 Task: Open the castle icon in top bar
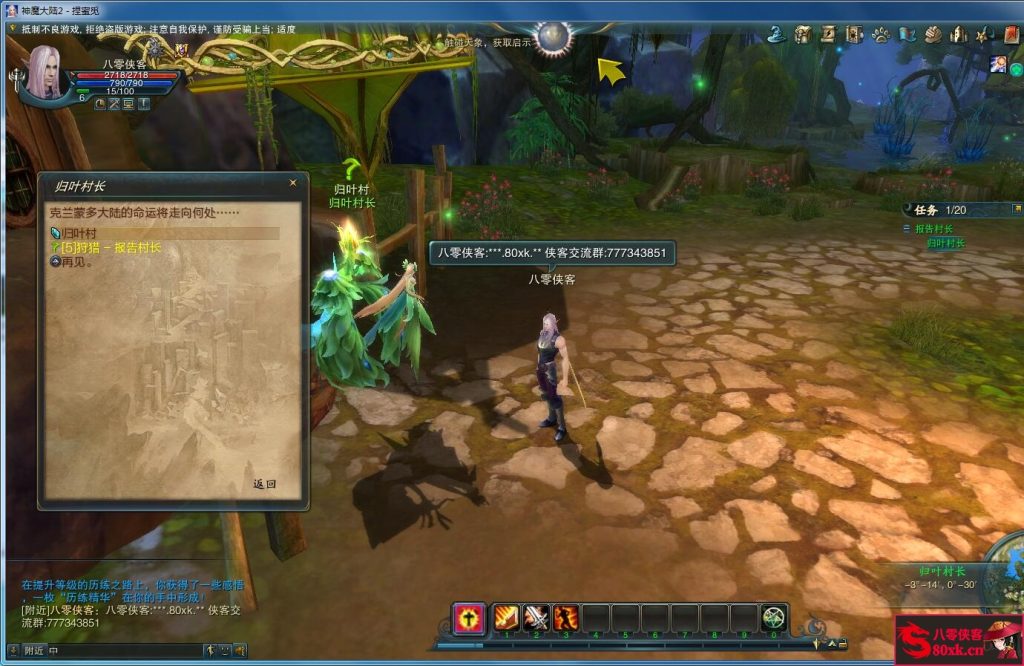point(959,35)
